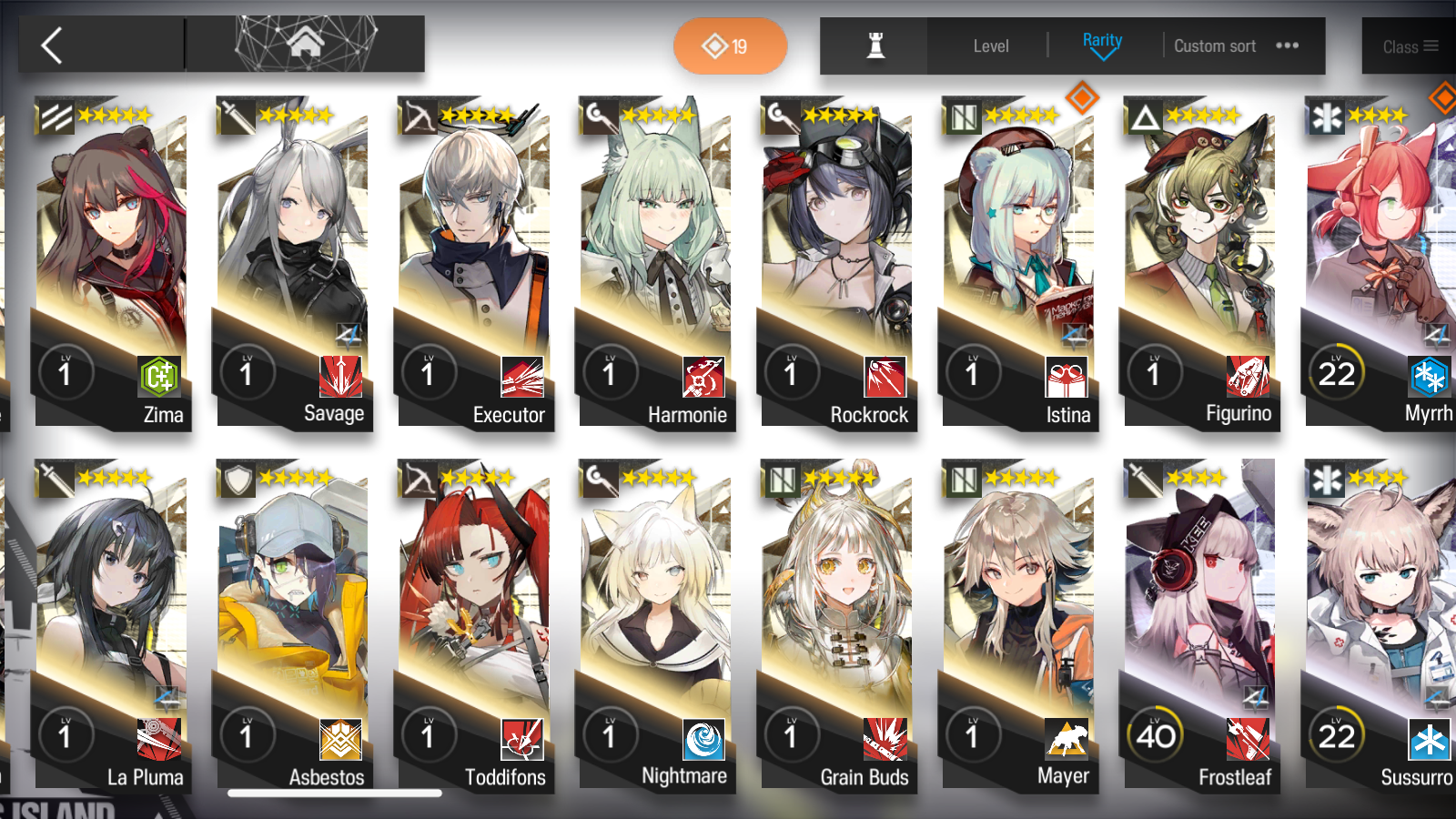
Task: Open the Class filter menu
Action: click(x=1409, y=45)
